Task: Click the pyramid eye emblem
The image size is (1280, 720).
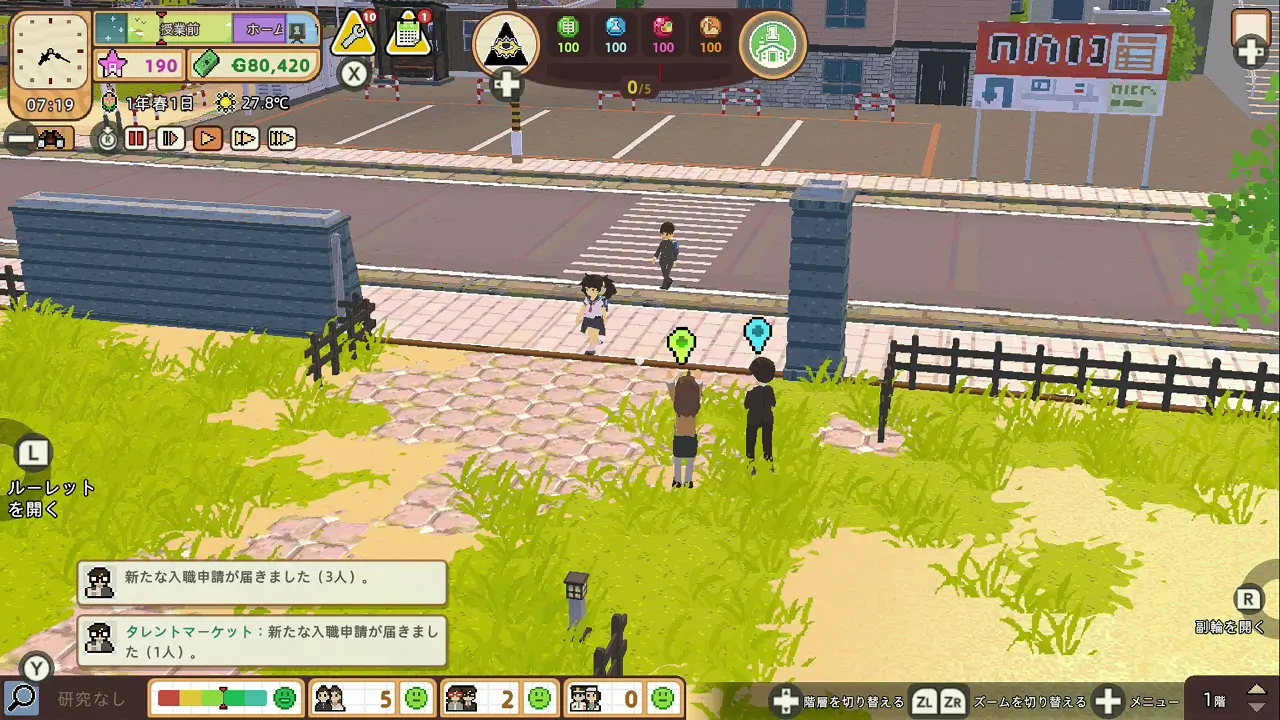Action: click(505, 44)
